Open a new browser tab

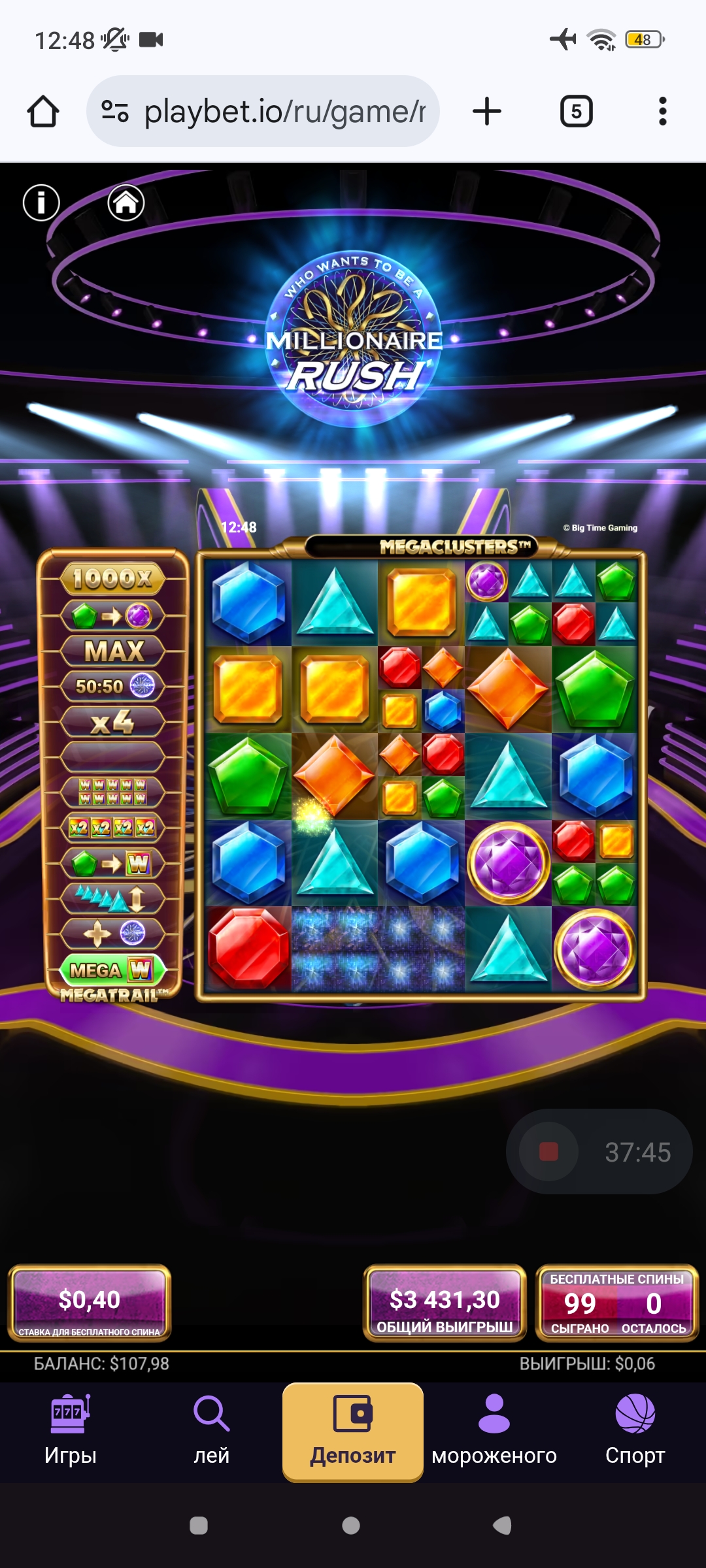487,112
